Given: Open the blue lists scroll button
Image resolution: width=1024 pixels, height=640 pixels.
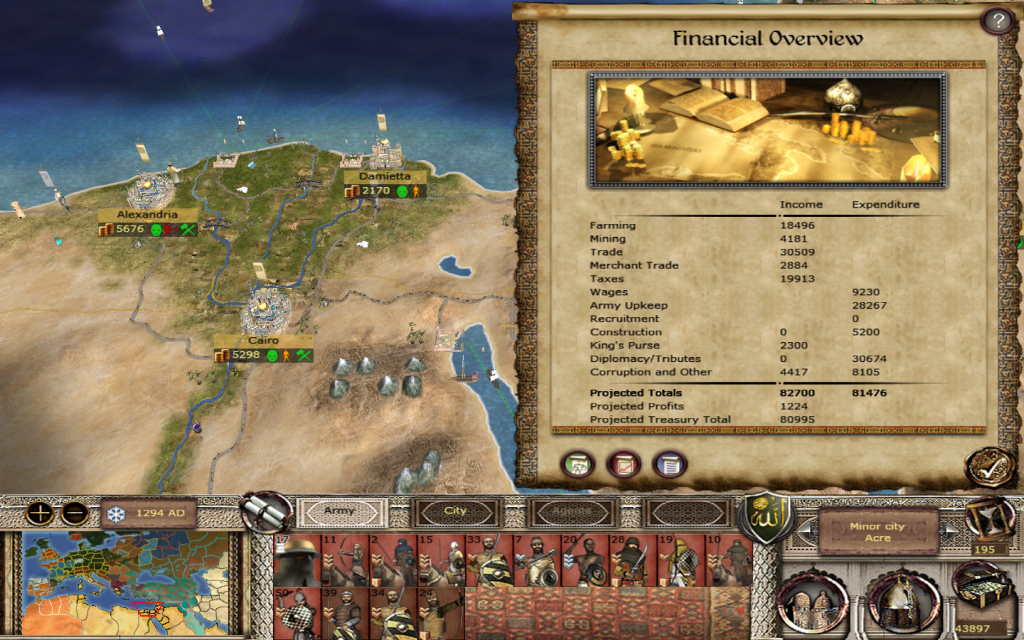Looking at the screenshot, I should click(669, 464).
